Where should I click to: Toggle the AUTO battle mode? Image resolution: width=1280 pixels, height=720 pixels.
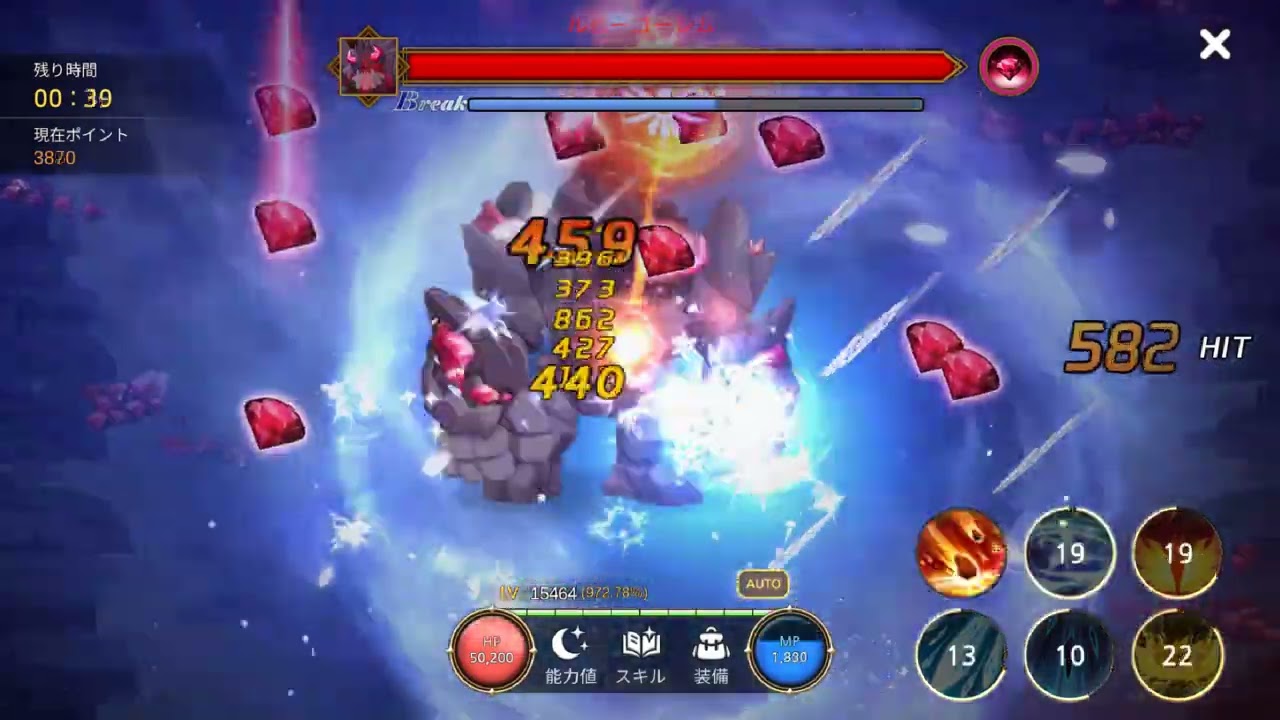pos(763,583)
